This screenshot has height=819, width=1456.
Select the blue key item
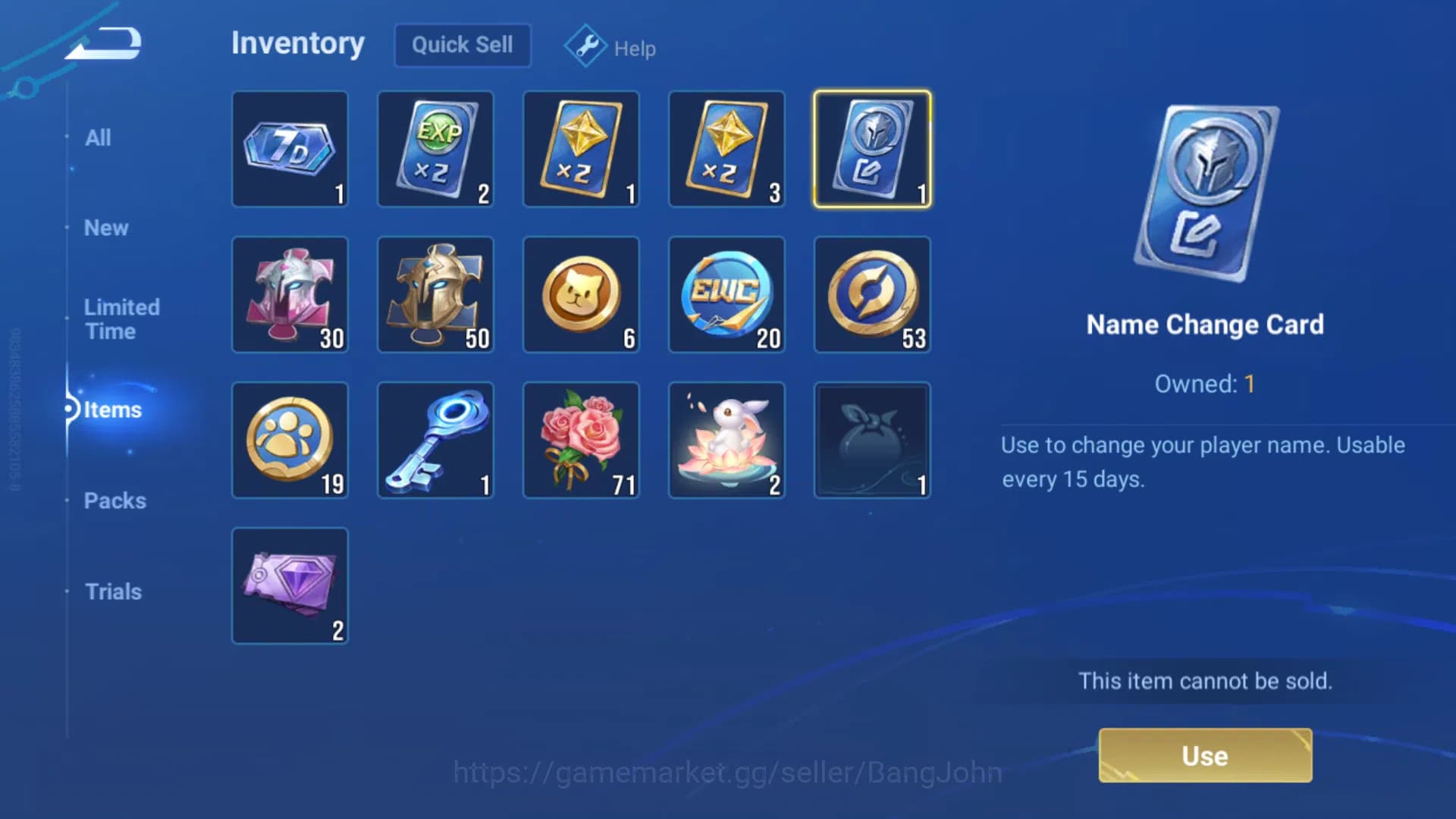[435, 440]
